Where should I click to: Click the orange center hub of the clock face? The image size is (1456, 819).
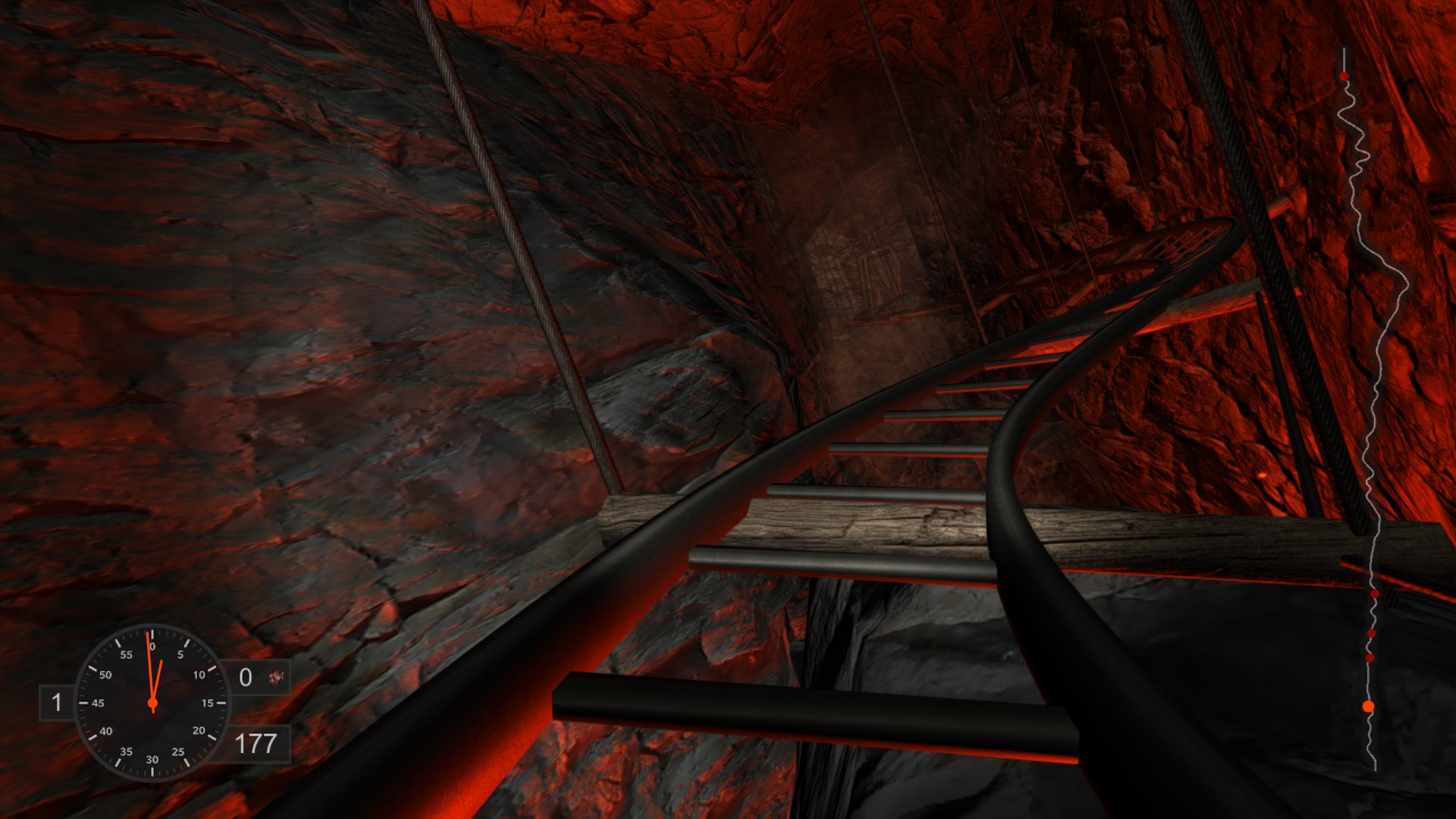pos(152,704)
